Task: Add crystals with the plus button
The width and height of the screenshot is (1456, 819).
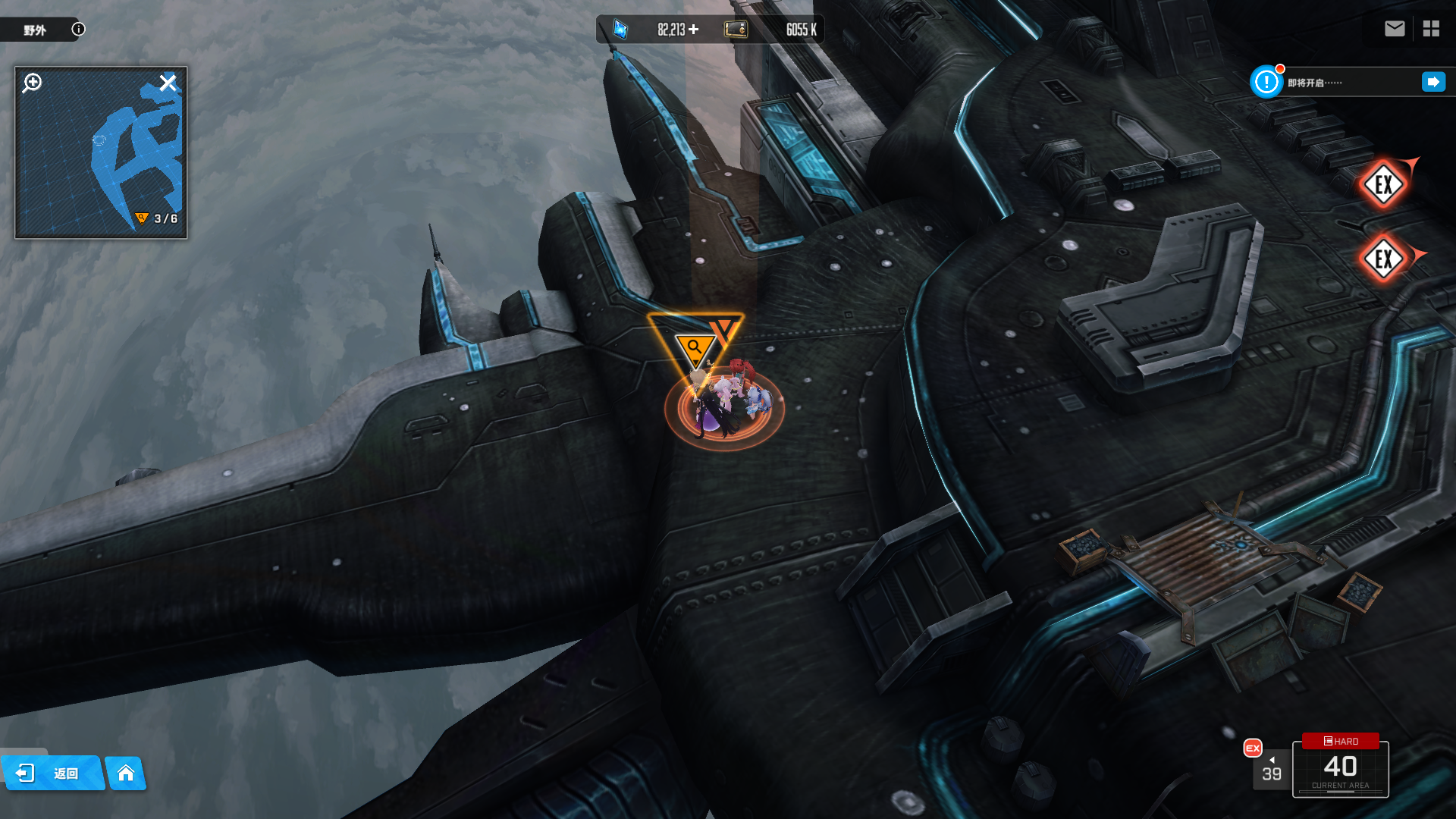Action: click(x=694, y=30)
